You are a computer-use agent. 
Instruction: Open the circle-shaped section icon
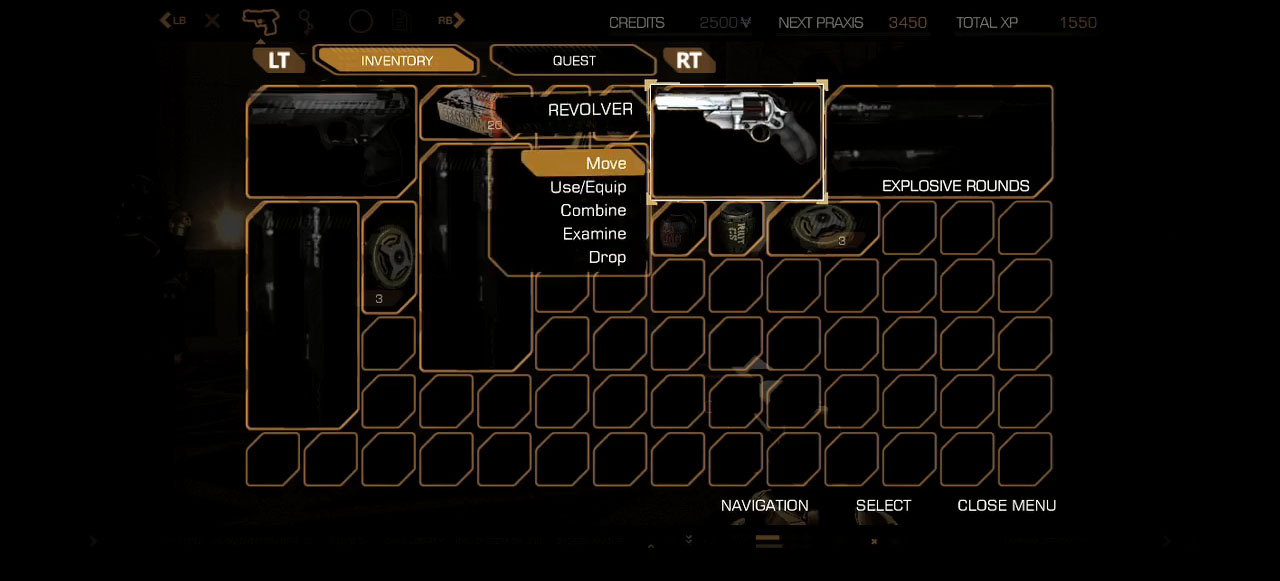point(361,21)
